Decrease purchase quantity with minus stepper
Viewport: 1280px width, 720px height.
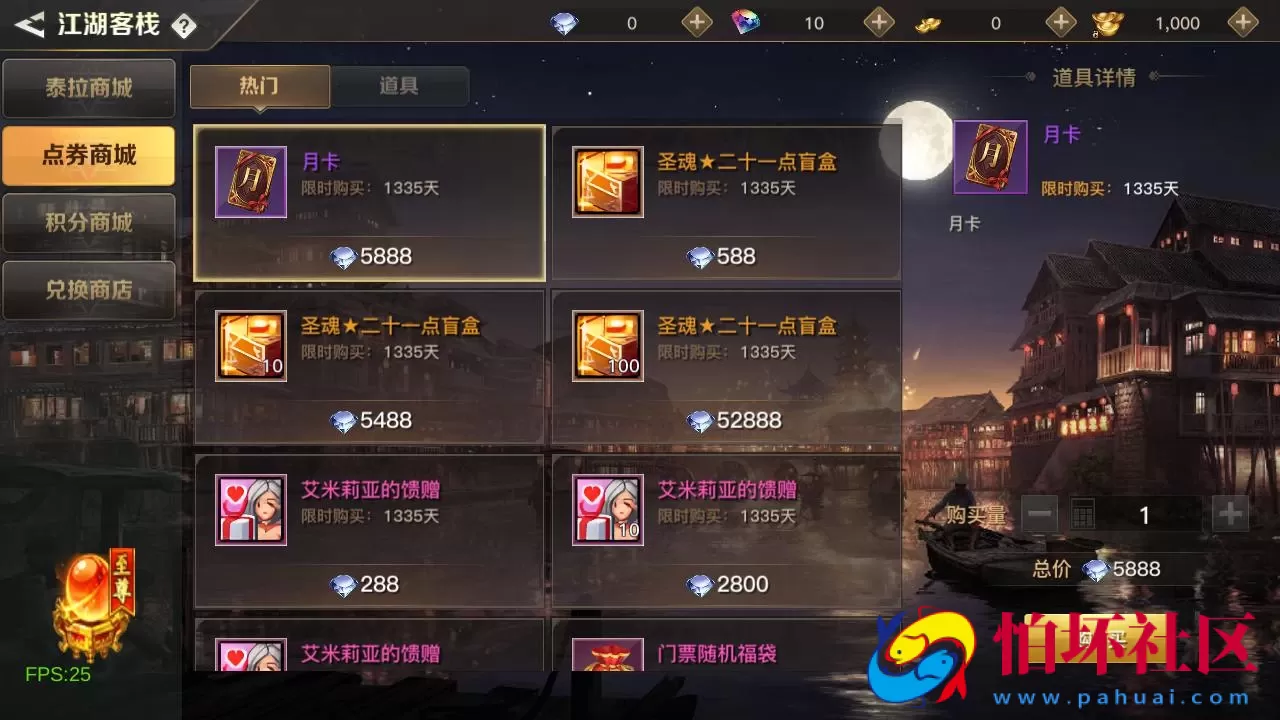coord(1038,514)
